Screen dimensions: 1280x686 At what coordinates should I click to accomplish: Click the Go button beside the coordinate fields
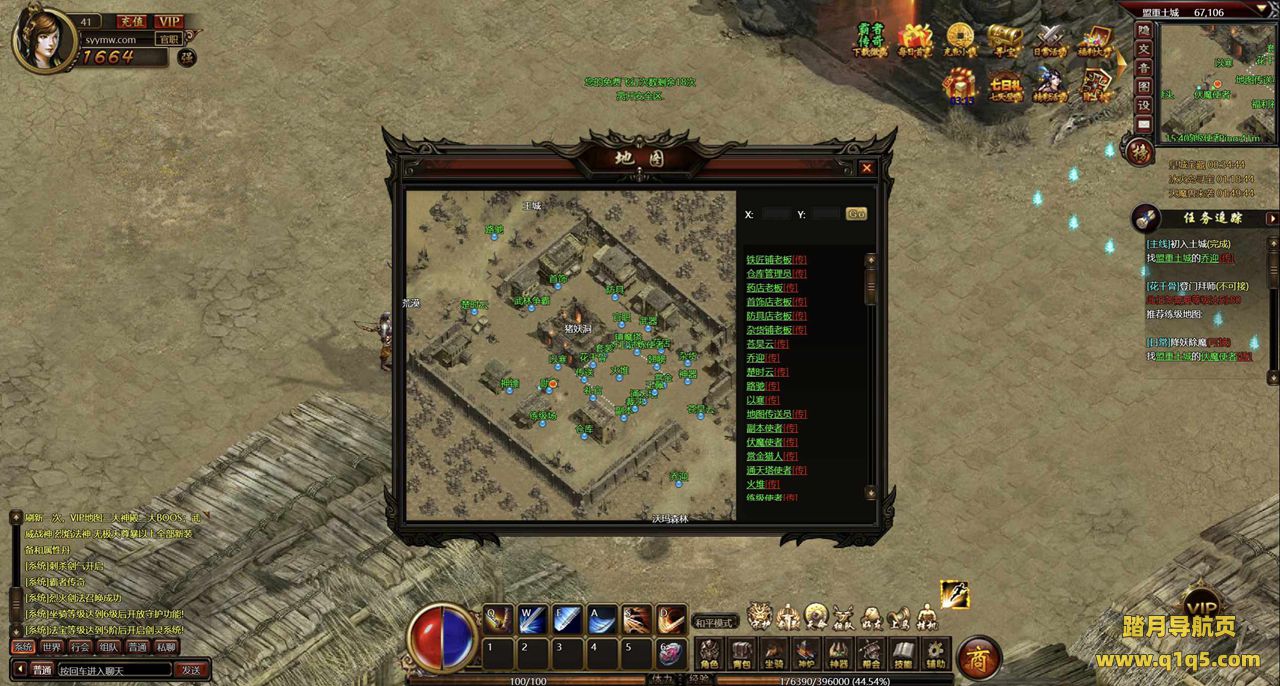pyautogui.click(x=856, y=214)
